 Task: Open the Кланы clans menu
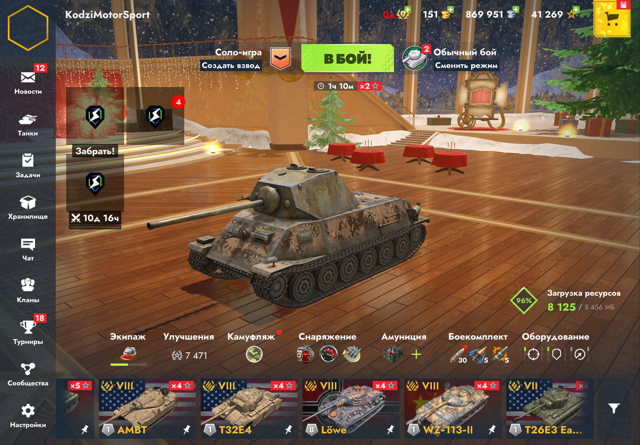pos(28,290)
